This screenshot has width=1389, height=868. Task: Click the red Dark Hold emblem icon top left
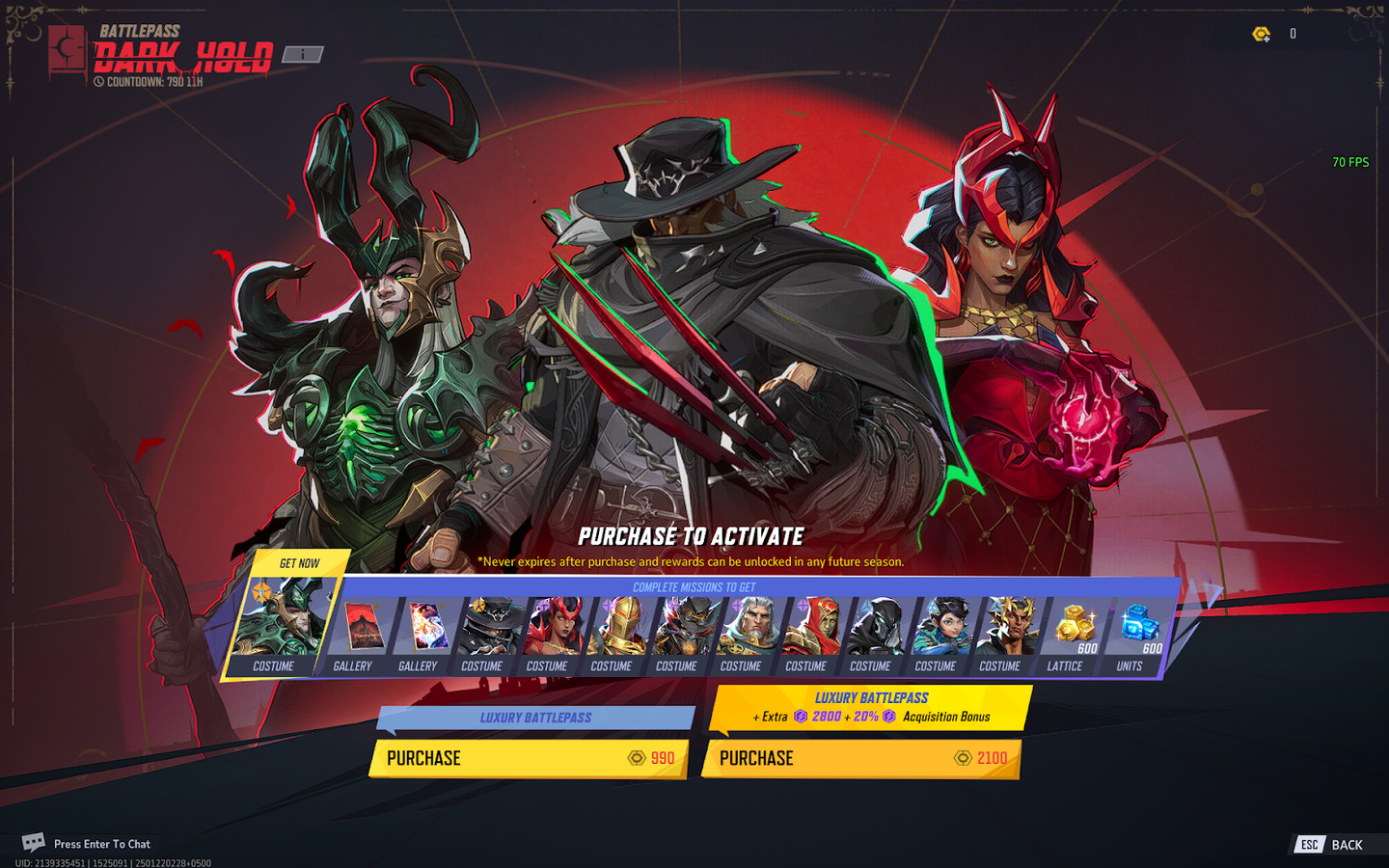pos(67,48)
